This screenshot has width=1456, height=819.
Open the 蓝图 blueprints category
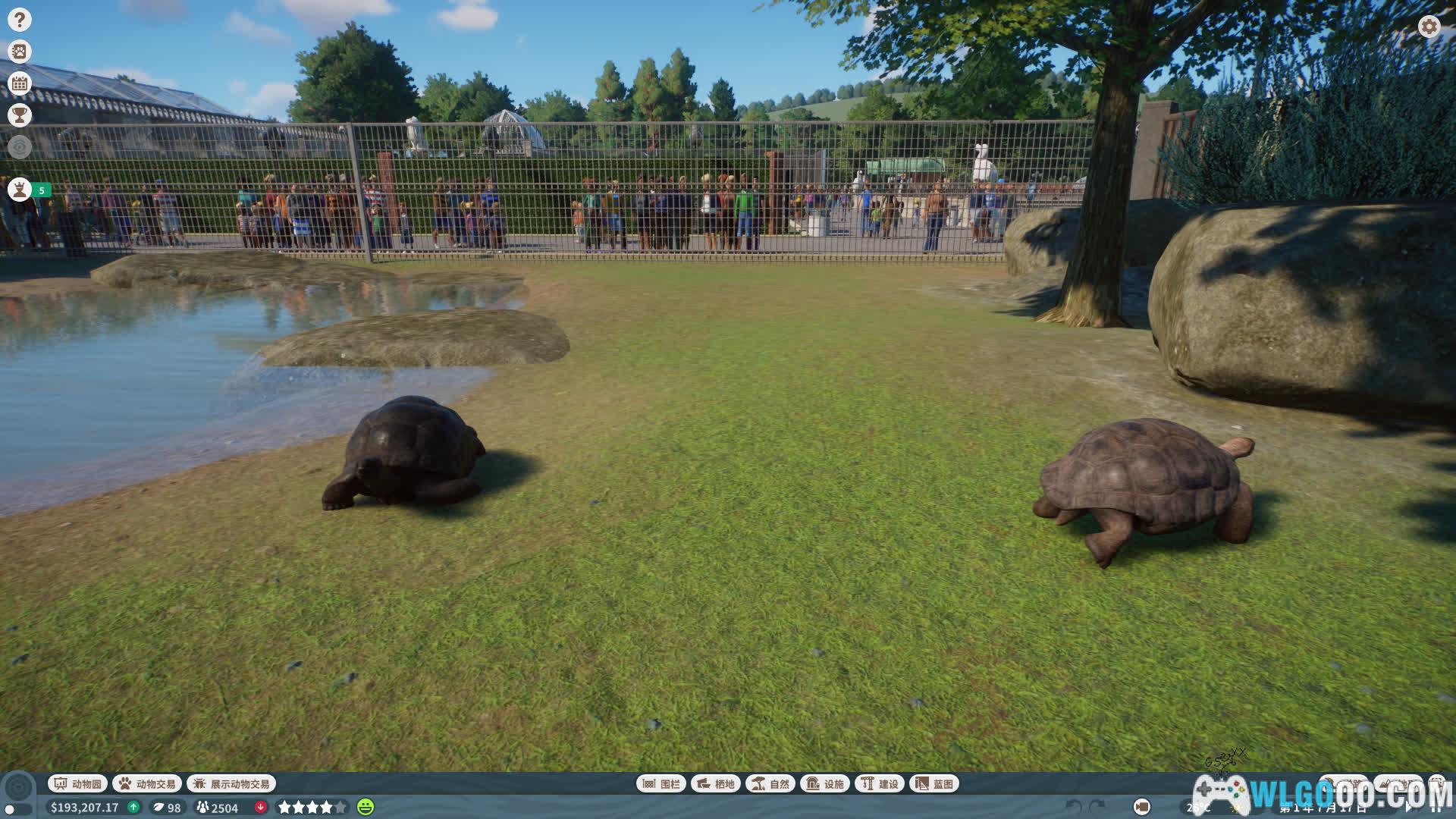934,783
